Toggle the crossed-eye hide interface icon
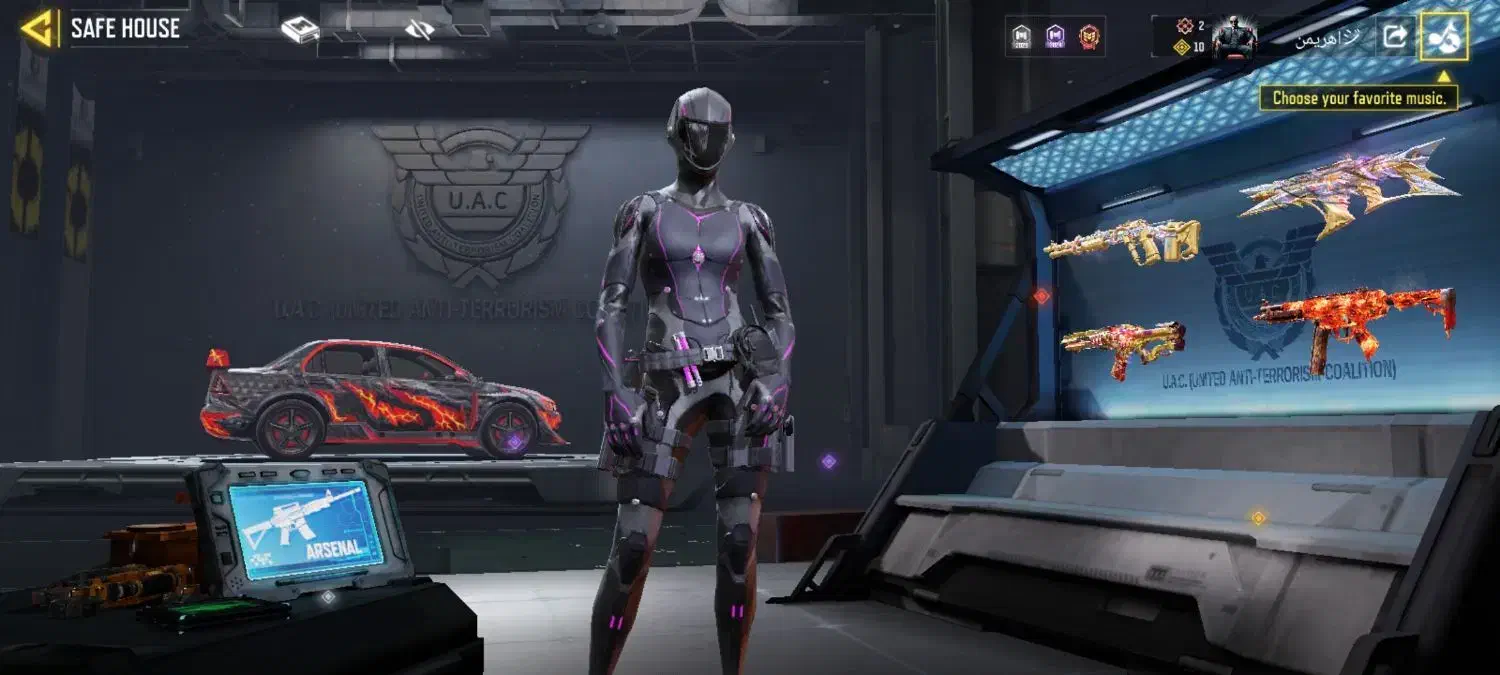The height and width of the screenshot is (675, 1500). [420, 30]
